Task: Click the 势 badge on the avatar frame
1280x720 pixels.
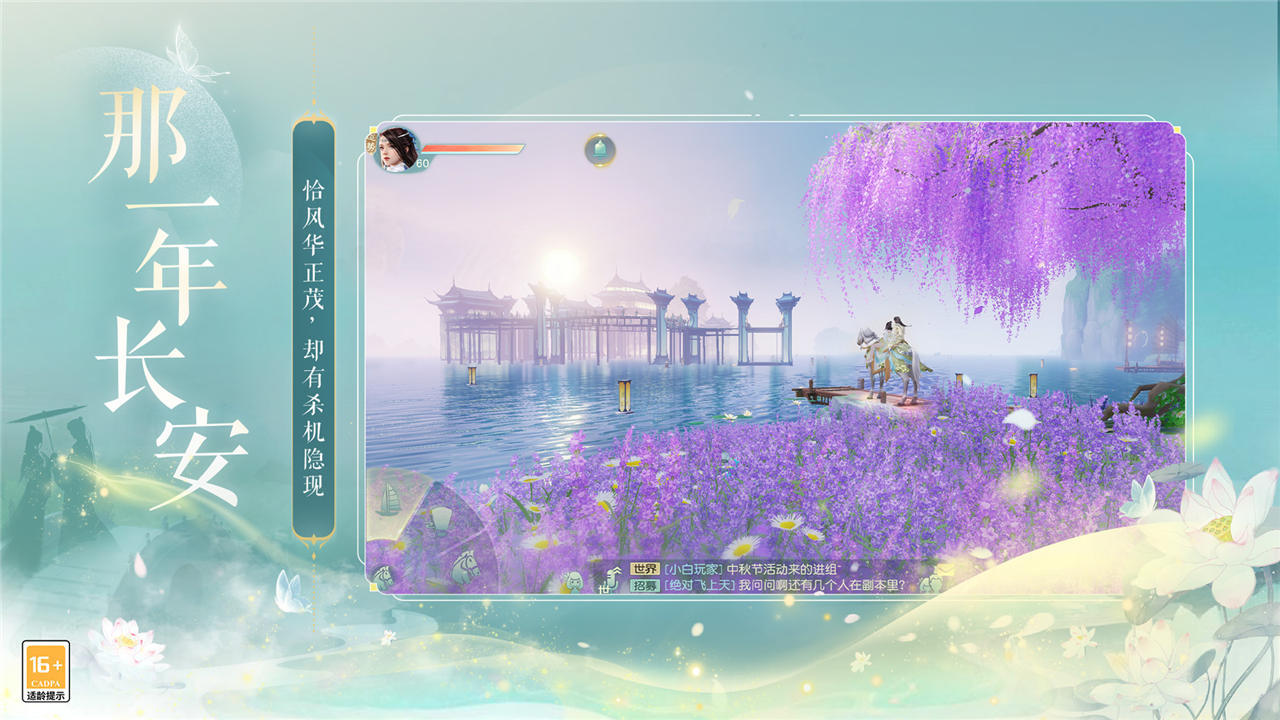Action: [x=371, y=146]
